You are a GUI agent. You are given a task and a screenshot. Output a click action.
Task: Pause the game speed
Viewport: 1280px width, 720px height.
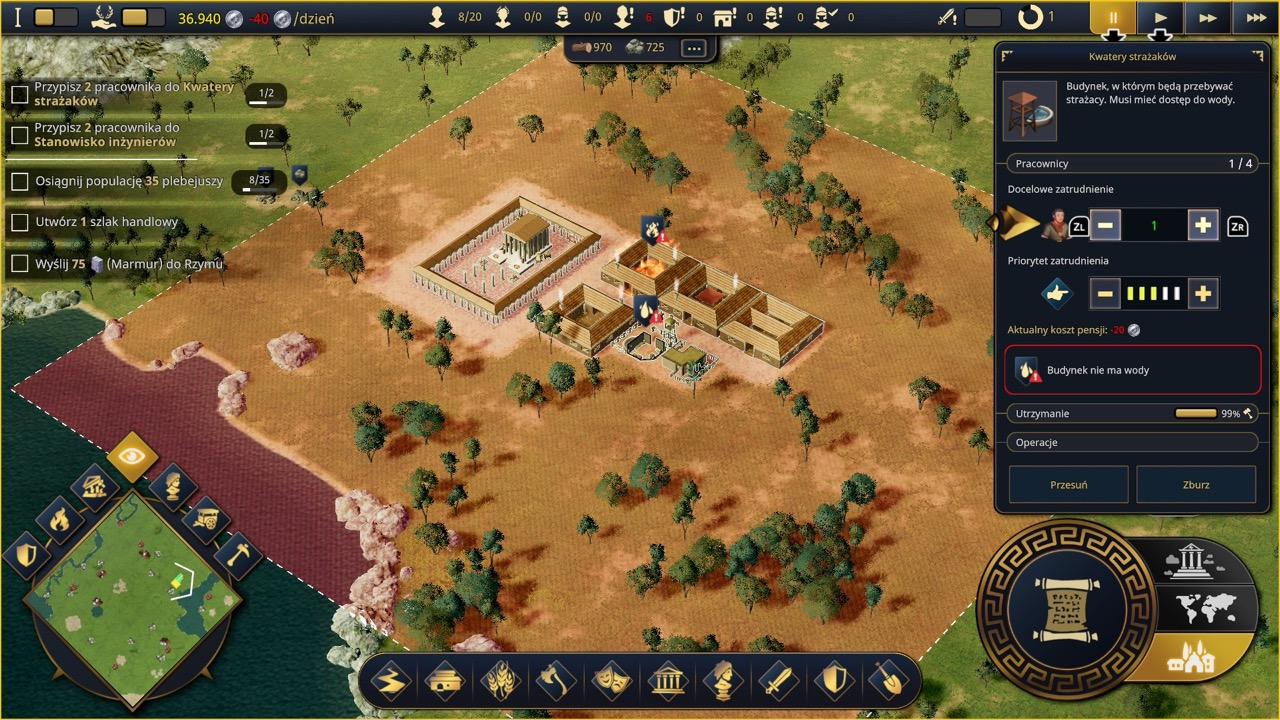1112,18
